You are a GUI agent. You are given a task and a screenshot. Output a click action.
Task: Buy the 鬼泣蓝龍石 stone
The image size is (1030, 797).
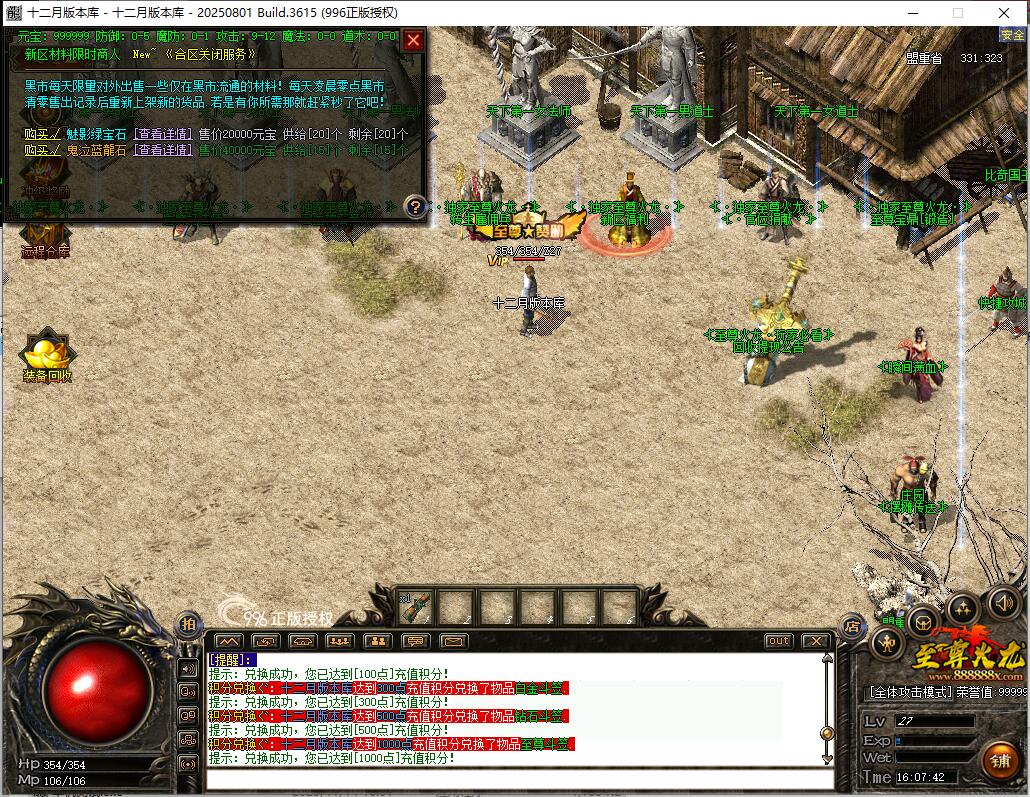(42, 150)
